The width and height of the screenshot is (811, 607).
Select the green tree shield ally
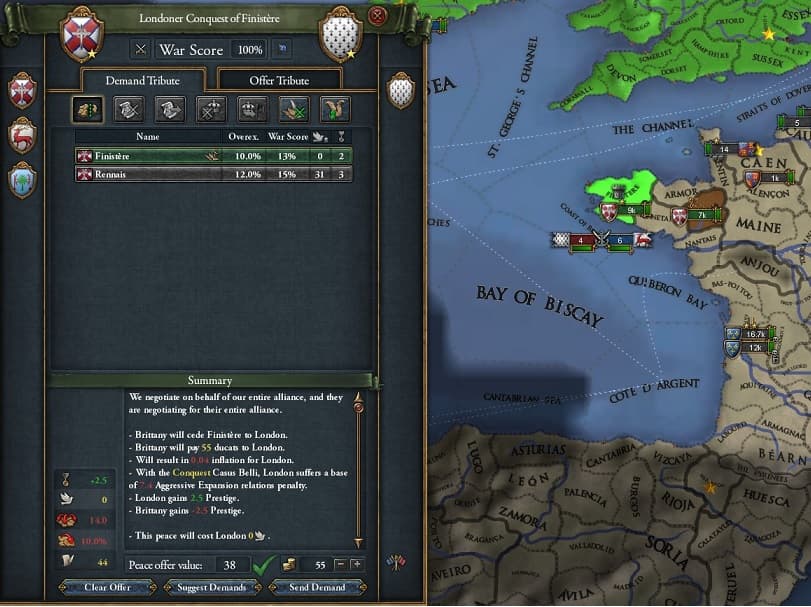[22, 180]
